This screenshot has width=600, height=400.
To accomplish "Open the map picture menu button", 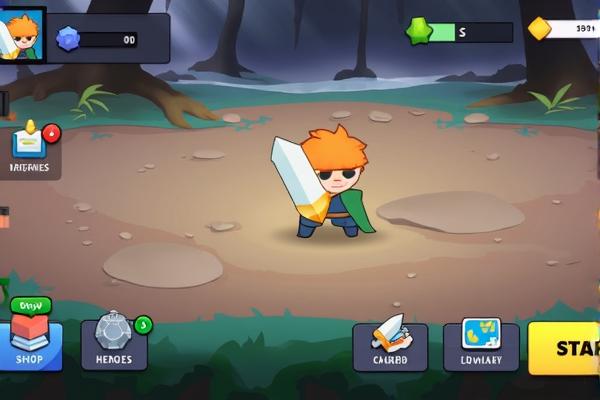I will pyautogui.click(x=481, y=346).
